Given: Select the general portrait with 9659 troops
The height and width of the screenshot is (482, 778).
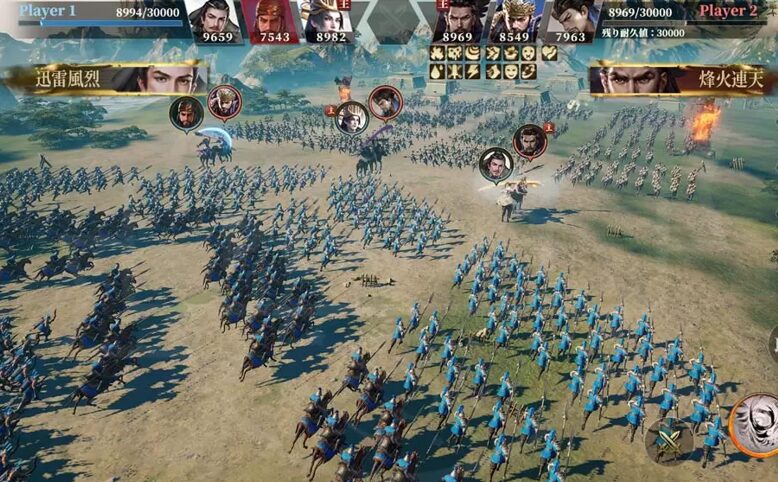Looking at the screenshot, I should point(215,22).
